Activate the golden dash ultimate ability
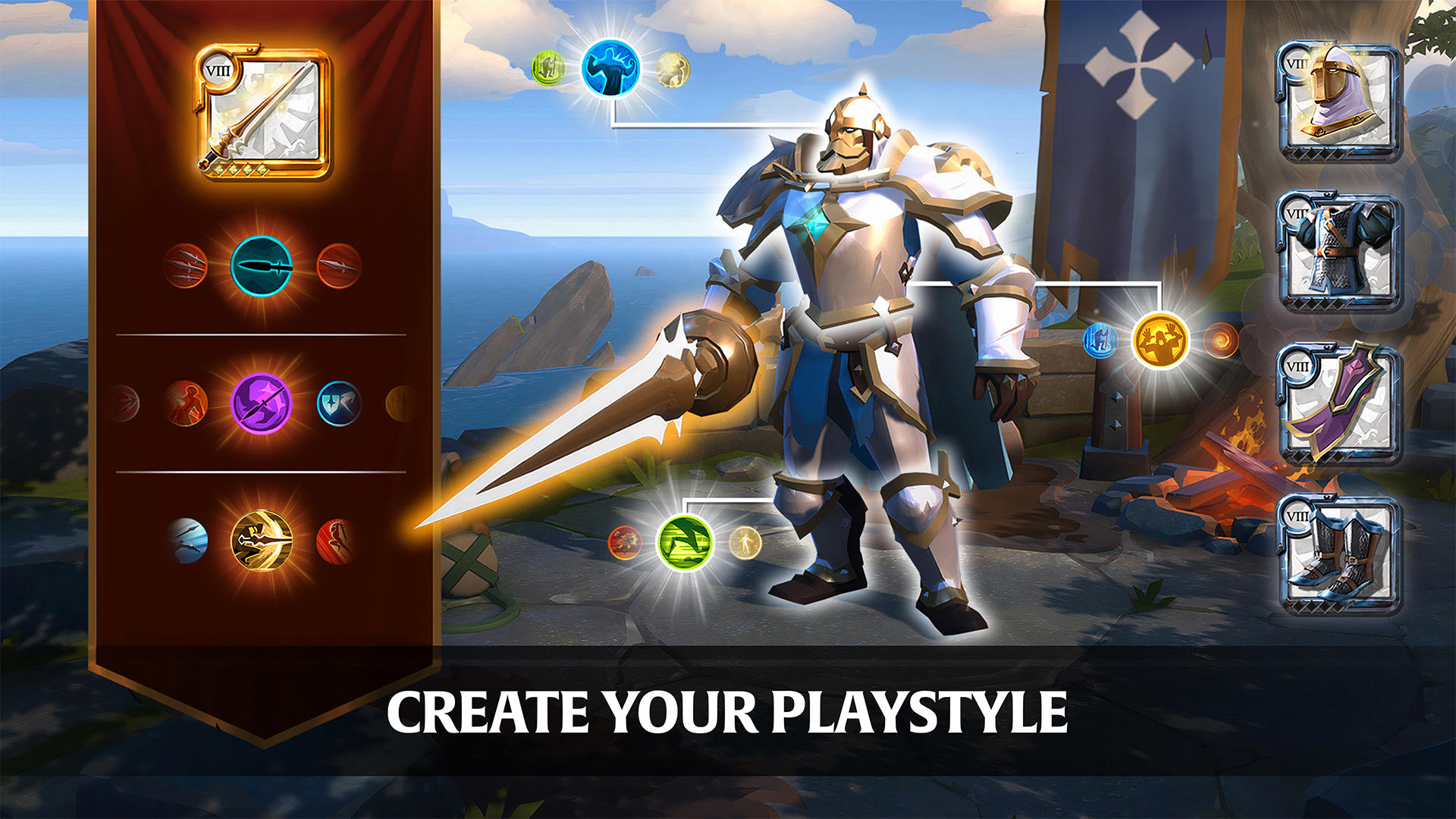Screen dimensions: 1456x819 pos(262,540)
